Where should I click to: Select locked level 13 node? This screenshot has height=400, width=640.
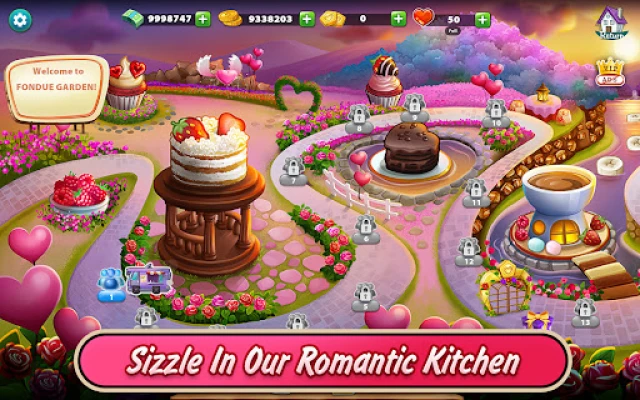[x=585, y=313]
